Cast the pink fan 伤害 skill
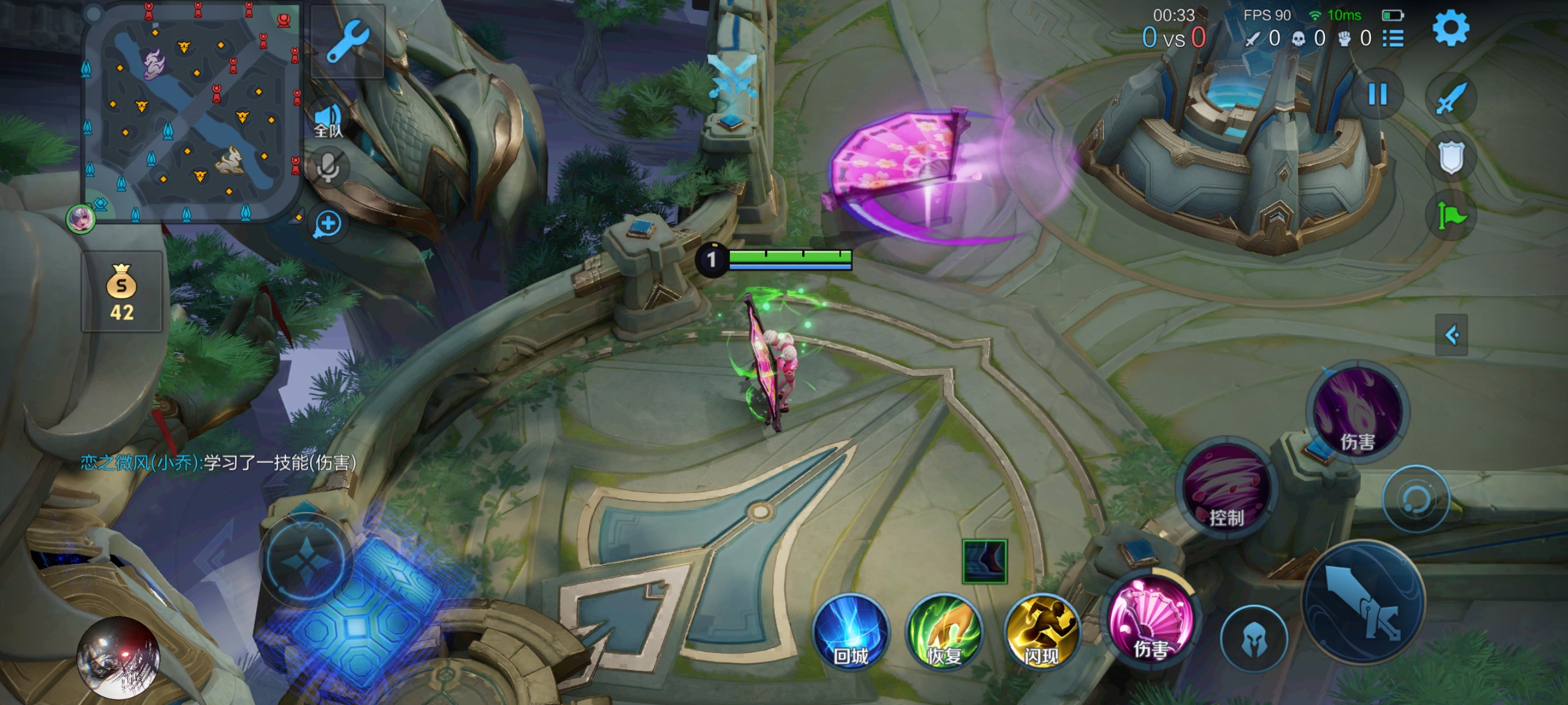 point(1151,619)
